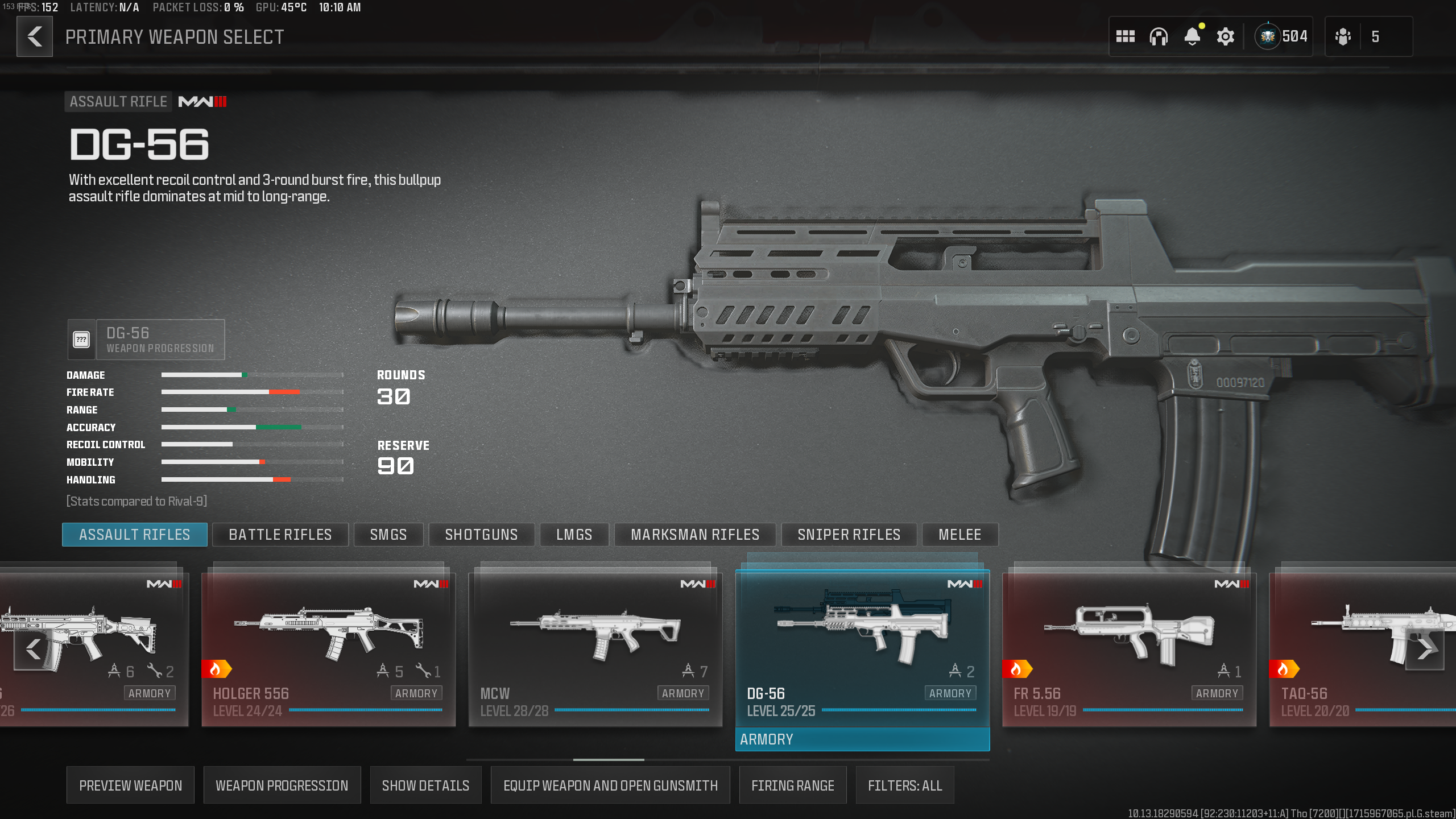Open the audio headset settings icon
1456x819 pixels.
coord(1159,36)
